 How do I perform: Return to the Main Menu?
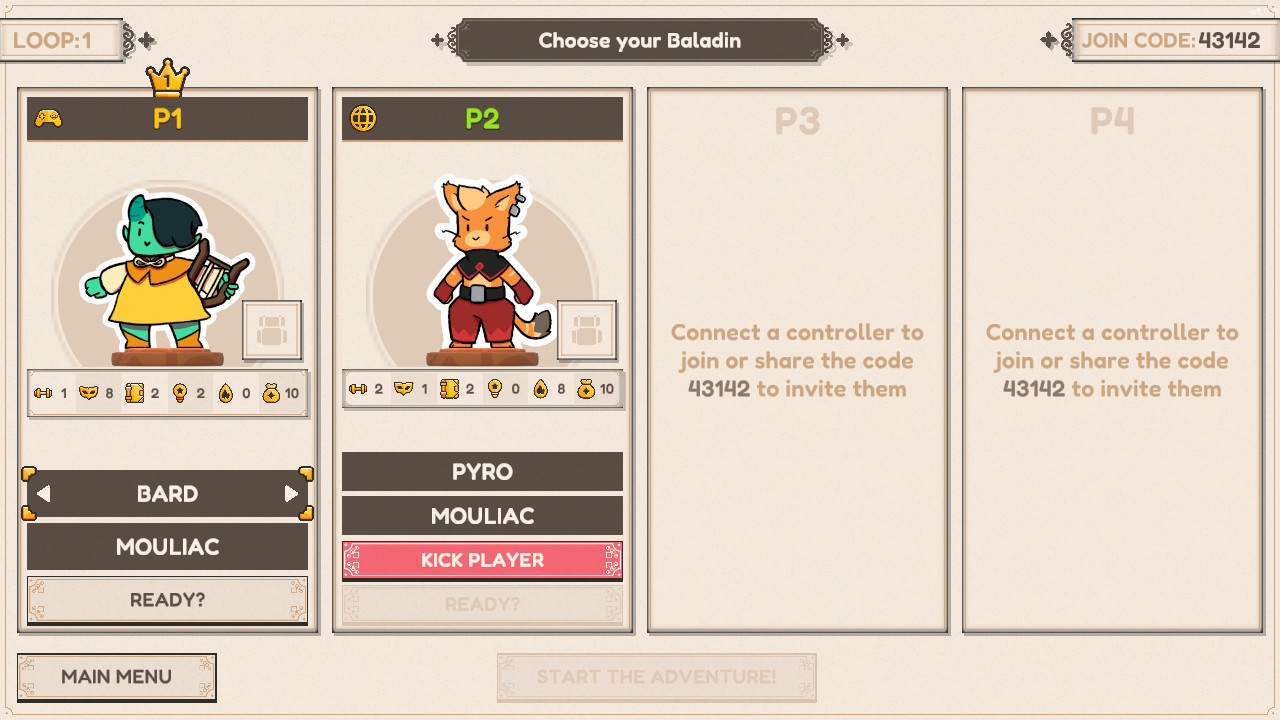116,677
